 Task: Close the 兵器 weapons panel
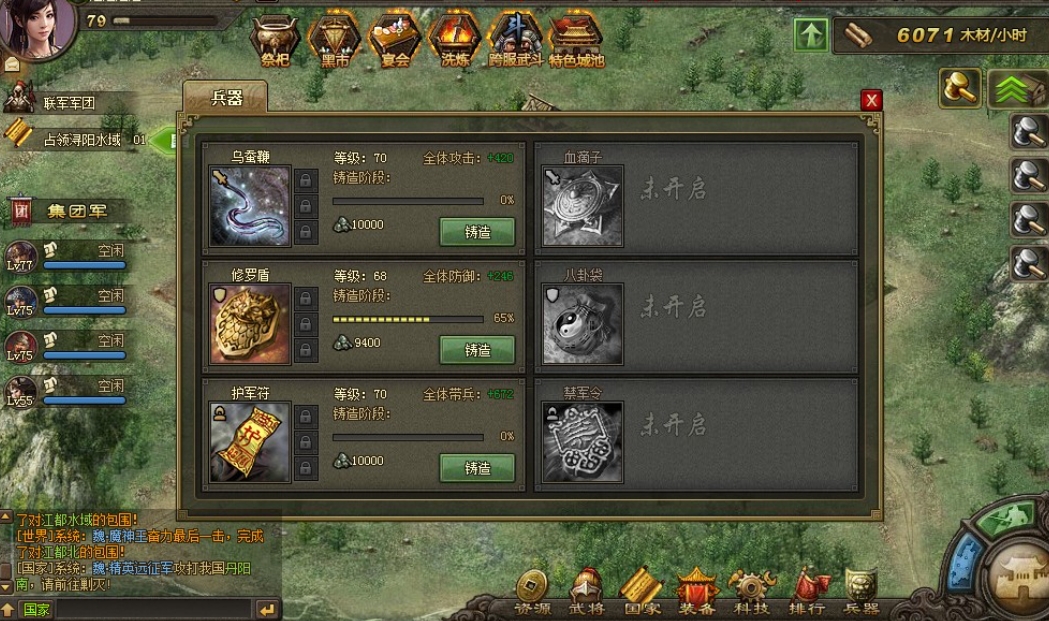click(x=872, y=100)
